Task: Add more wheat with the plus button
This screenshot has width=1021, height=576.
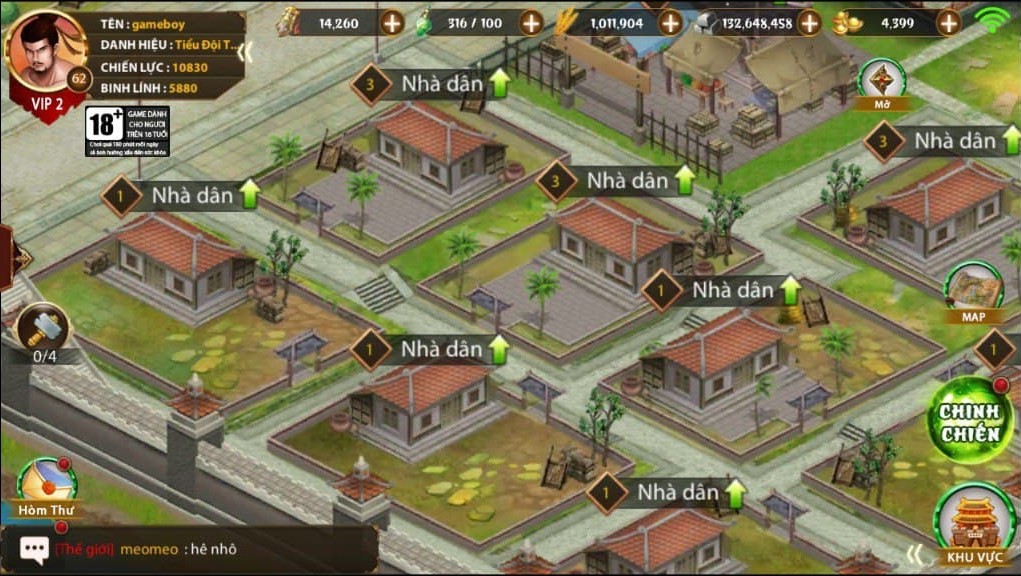Action: pyautogui.click(x=669, y=22)
